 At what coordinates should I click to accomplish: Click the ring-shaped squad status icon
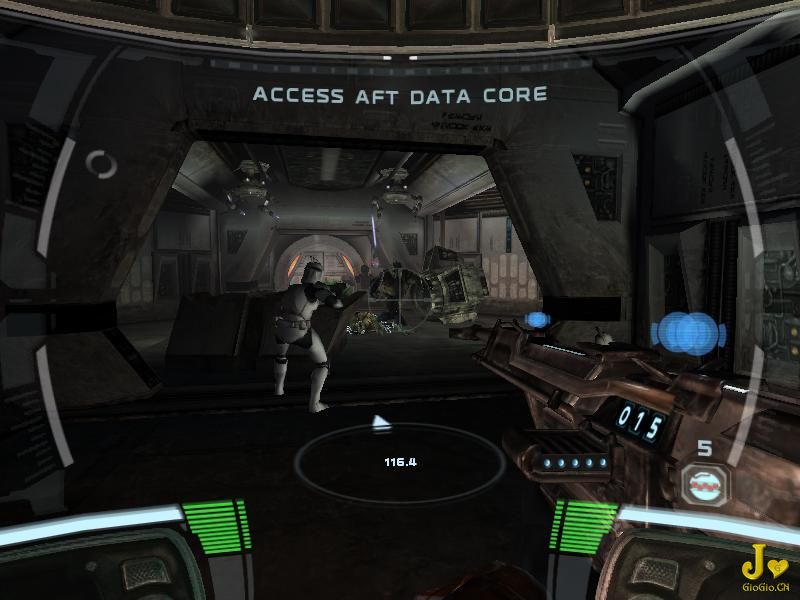pyautogui.click(x=101, y=163)
